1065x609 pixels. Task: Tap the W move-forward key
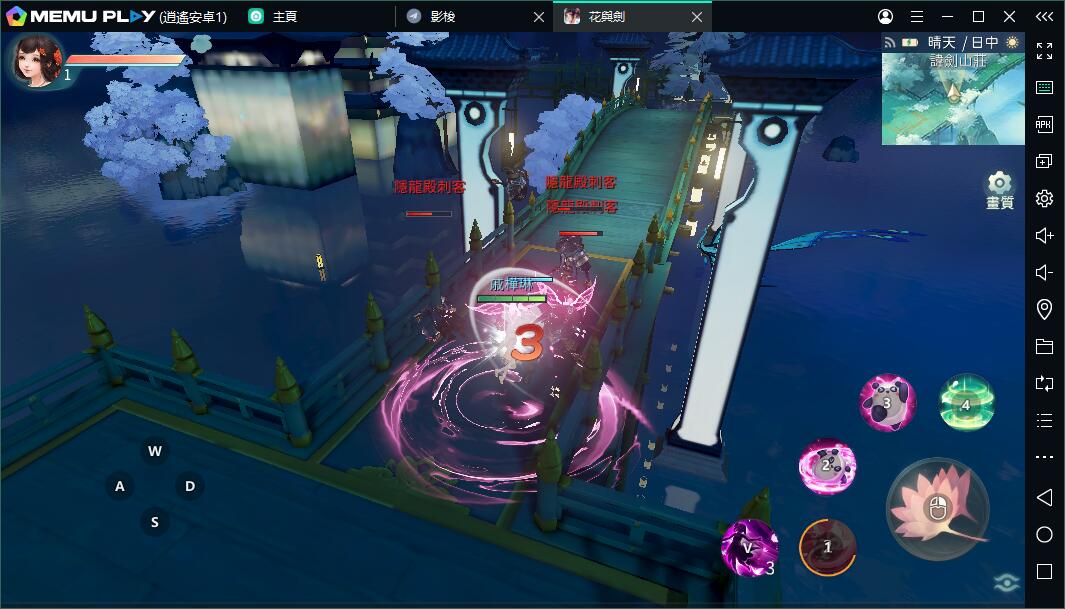pyautogui.click(x=154, y=451)
